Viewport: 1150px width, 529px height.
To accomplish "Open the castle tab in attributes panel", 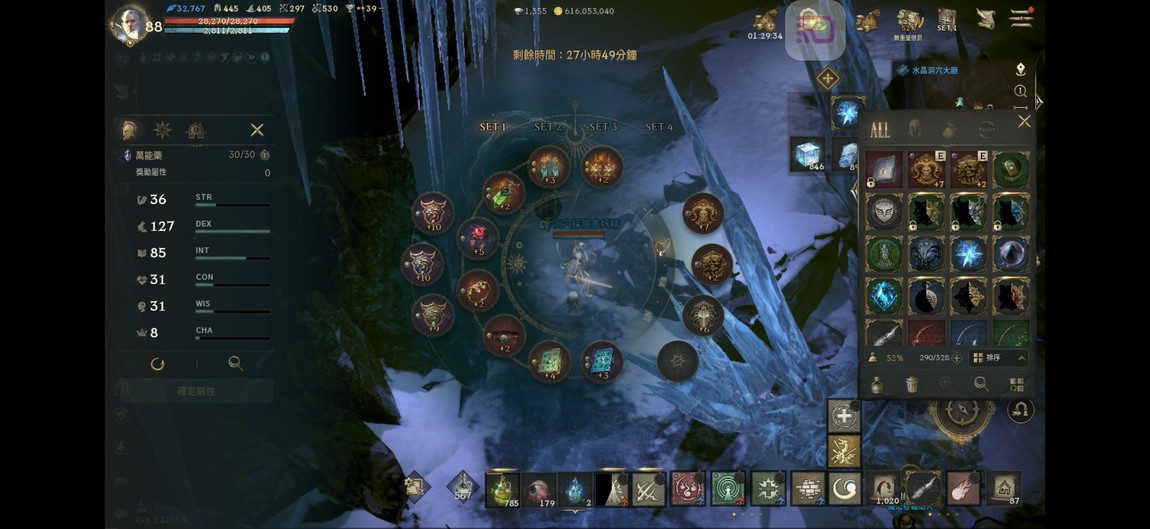I will click(196, 130).
